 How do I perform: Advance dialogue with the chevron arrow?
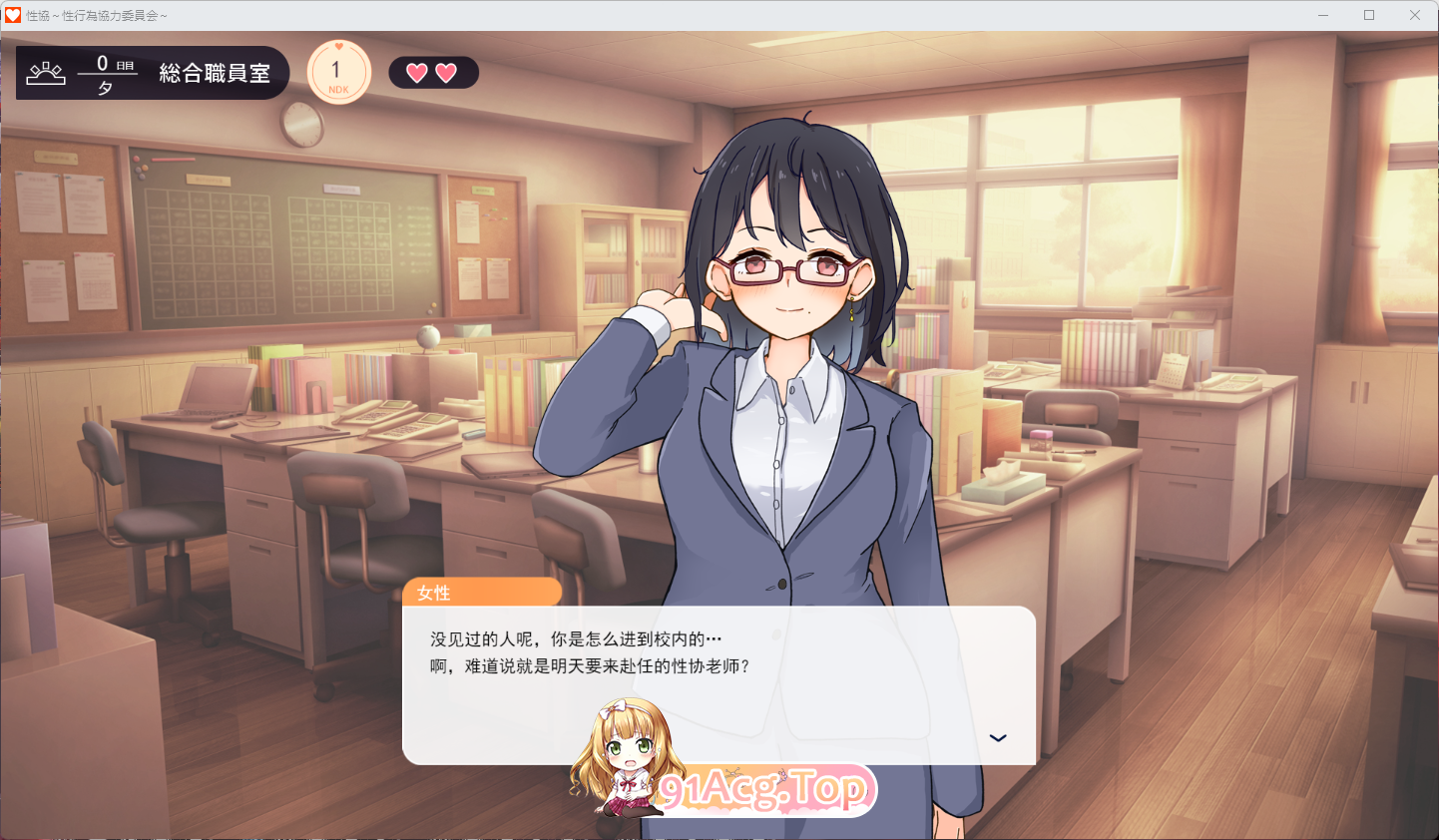[x=997, y=737]
